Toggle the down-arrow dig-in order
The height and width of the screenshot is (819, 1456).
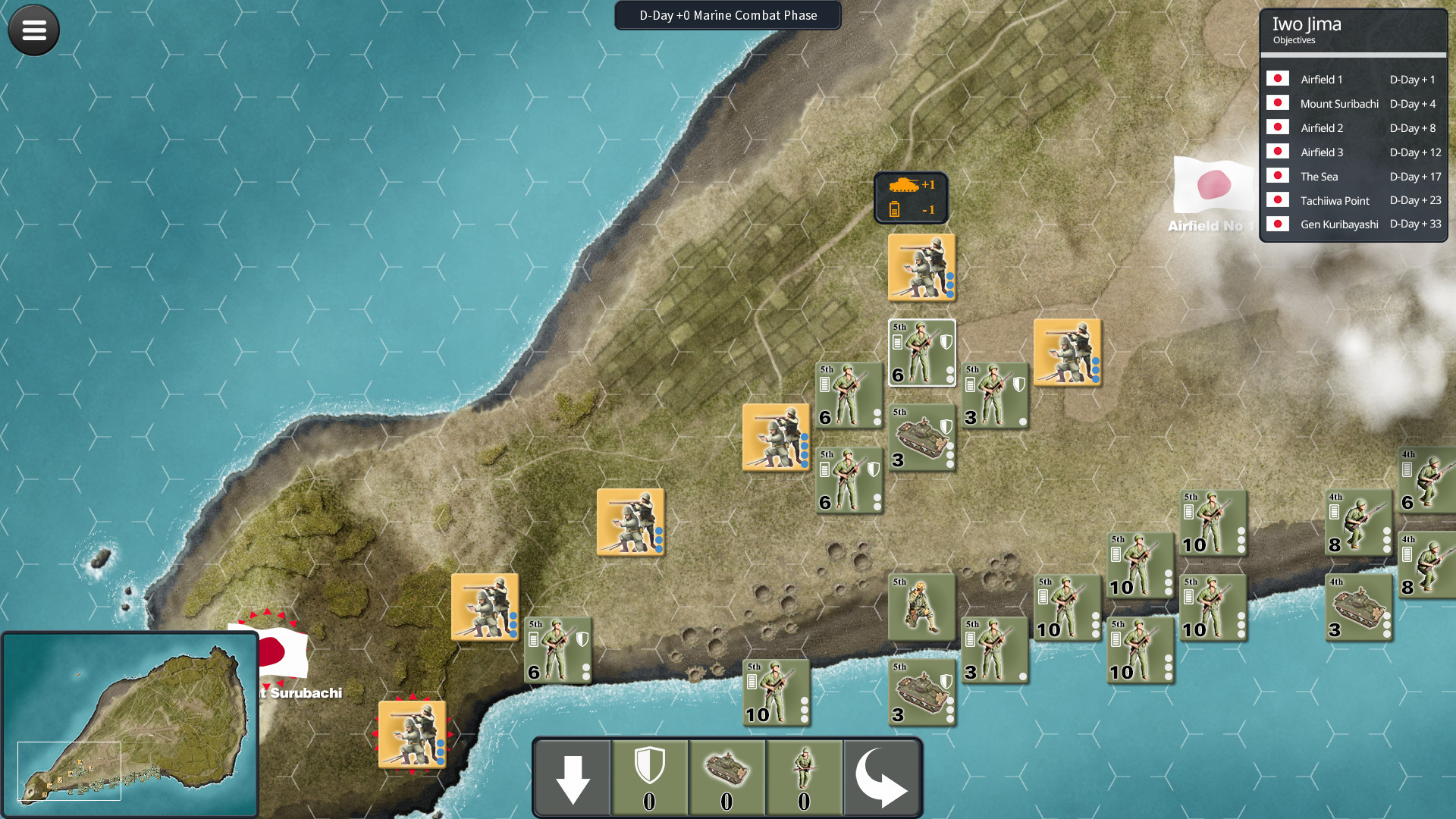[x=571, y=777]
